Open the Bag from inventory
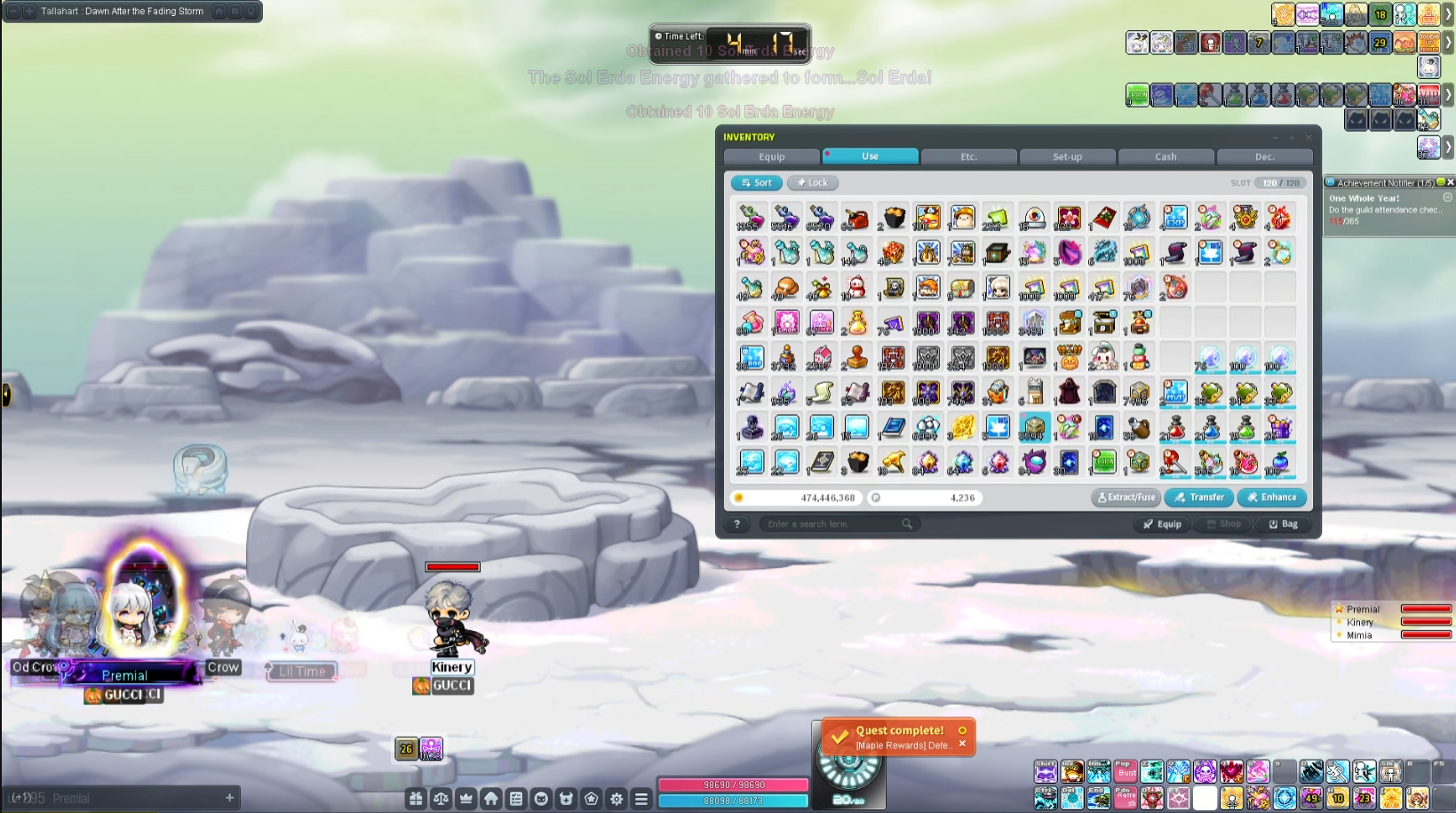This screenshot has width=1456, height=813. coord(1283,524)
